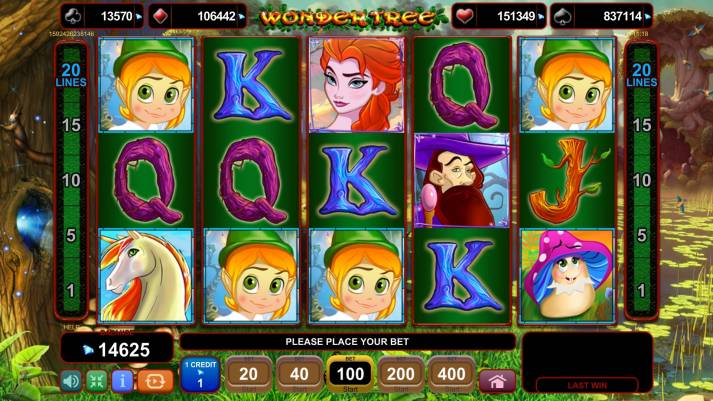Toggle the sound speaker icon
Image resolution: width=713 pixels, height=401 pixels.
[71, 381]
